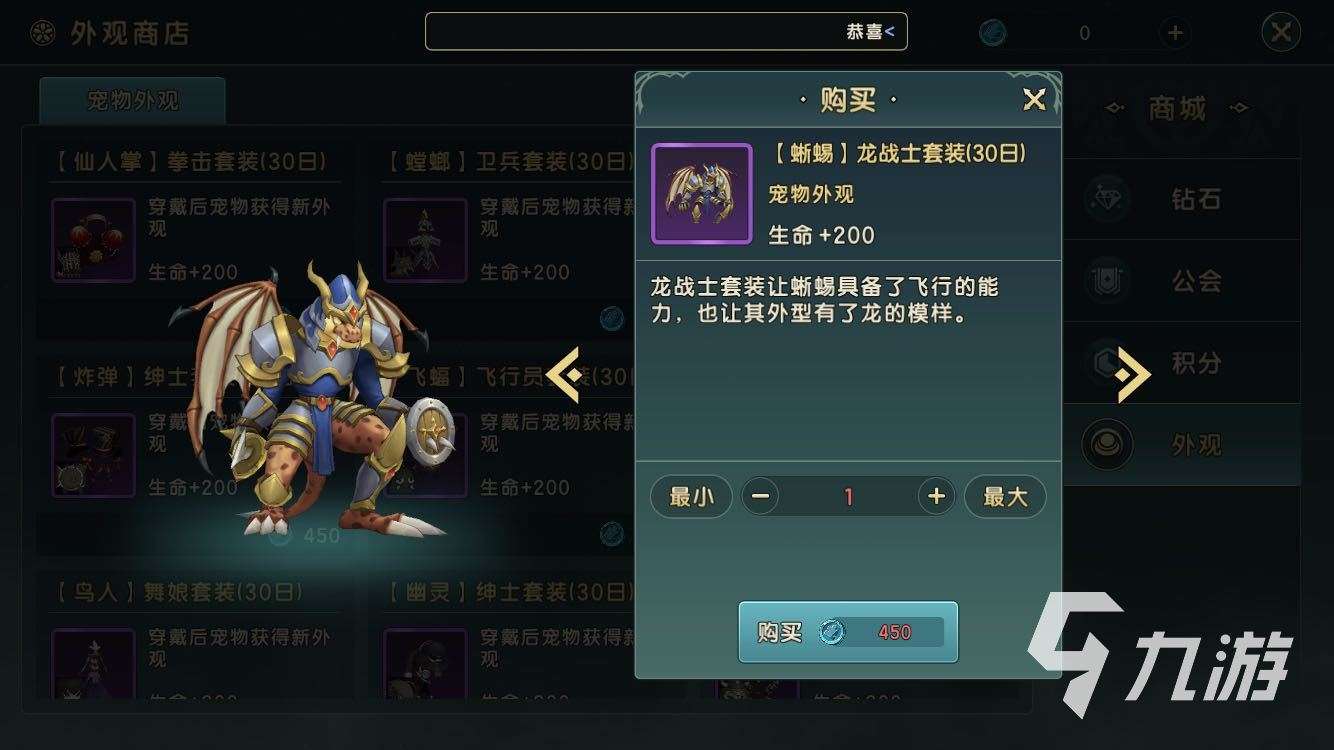Click the currency coin icon in the top bar
Viewport: 1334px width, 750px height.
coord(990,32)
